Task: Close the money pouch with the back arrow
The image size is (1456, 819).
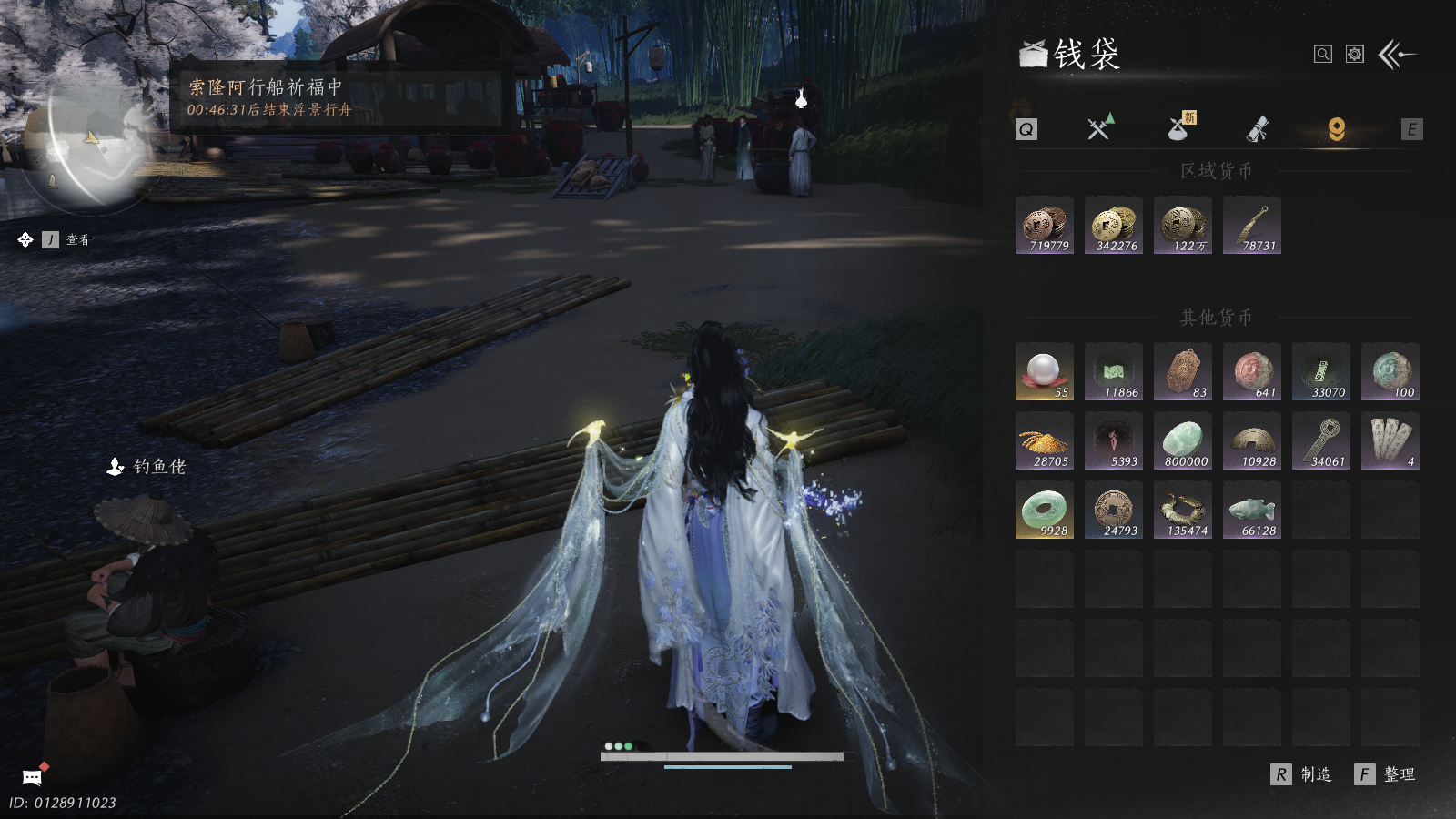Action: (x=1398, y=55)
